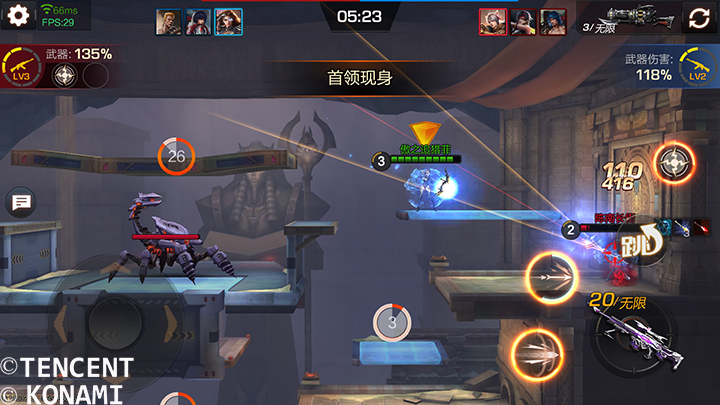Tap the crosshair buff icon beside LV3
This screenshot has height=405, width=720.
[x=66, y=77]
